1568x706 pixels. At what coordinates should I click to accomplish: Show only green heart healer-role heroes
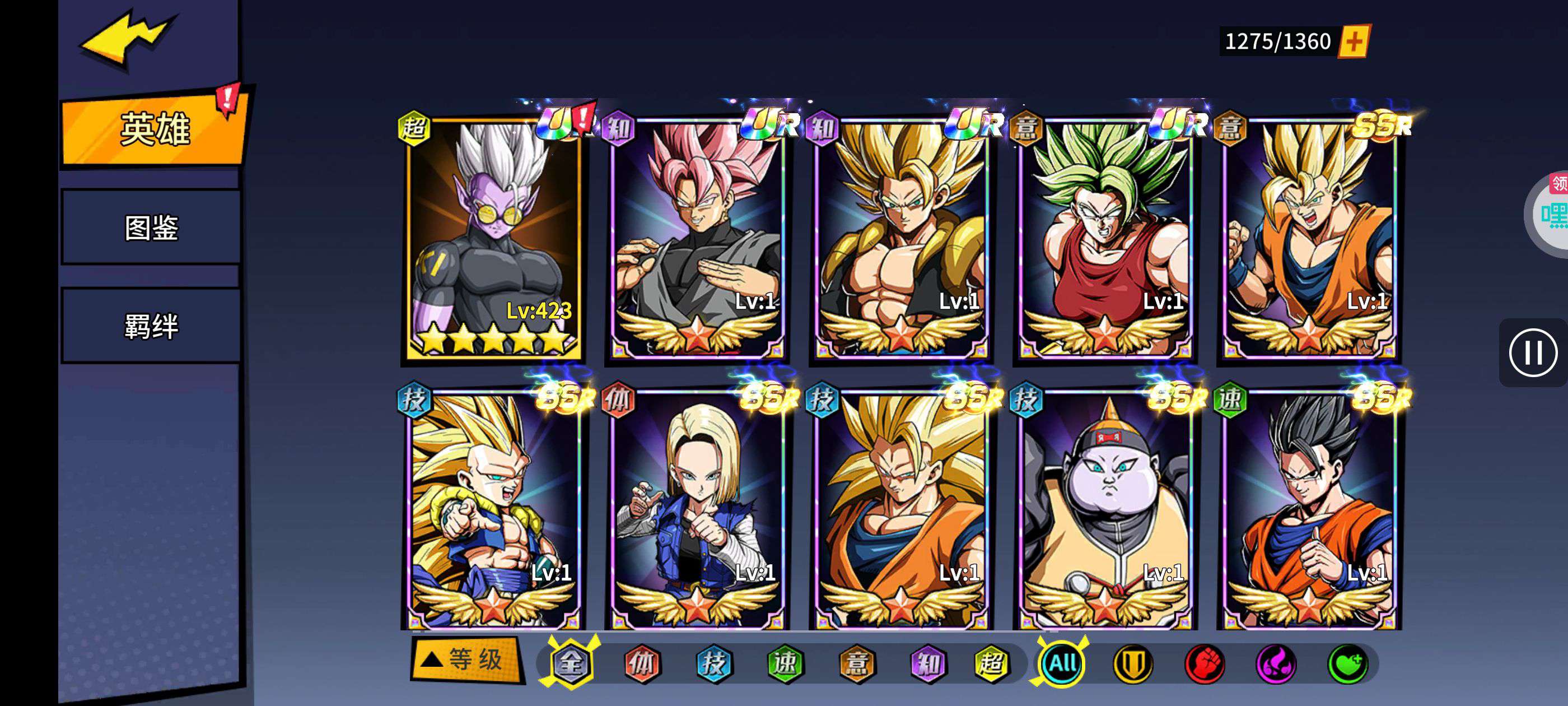[x=1348, y=663]
